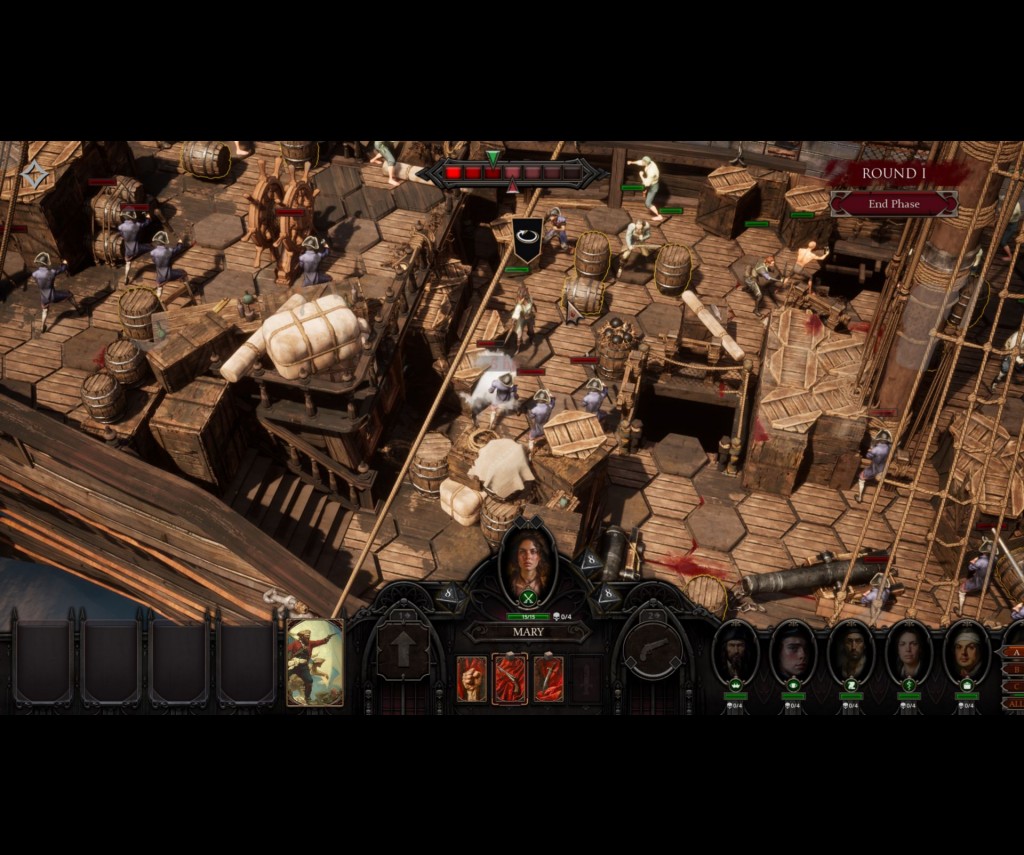
Task: Select the woman crew portrait with snake icon
Action: tap(909, 653)
